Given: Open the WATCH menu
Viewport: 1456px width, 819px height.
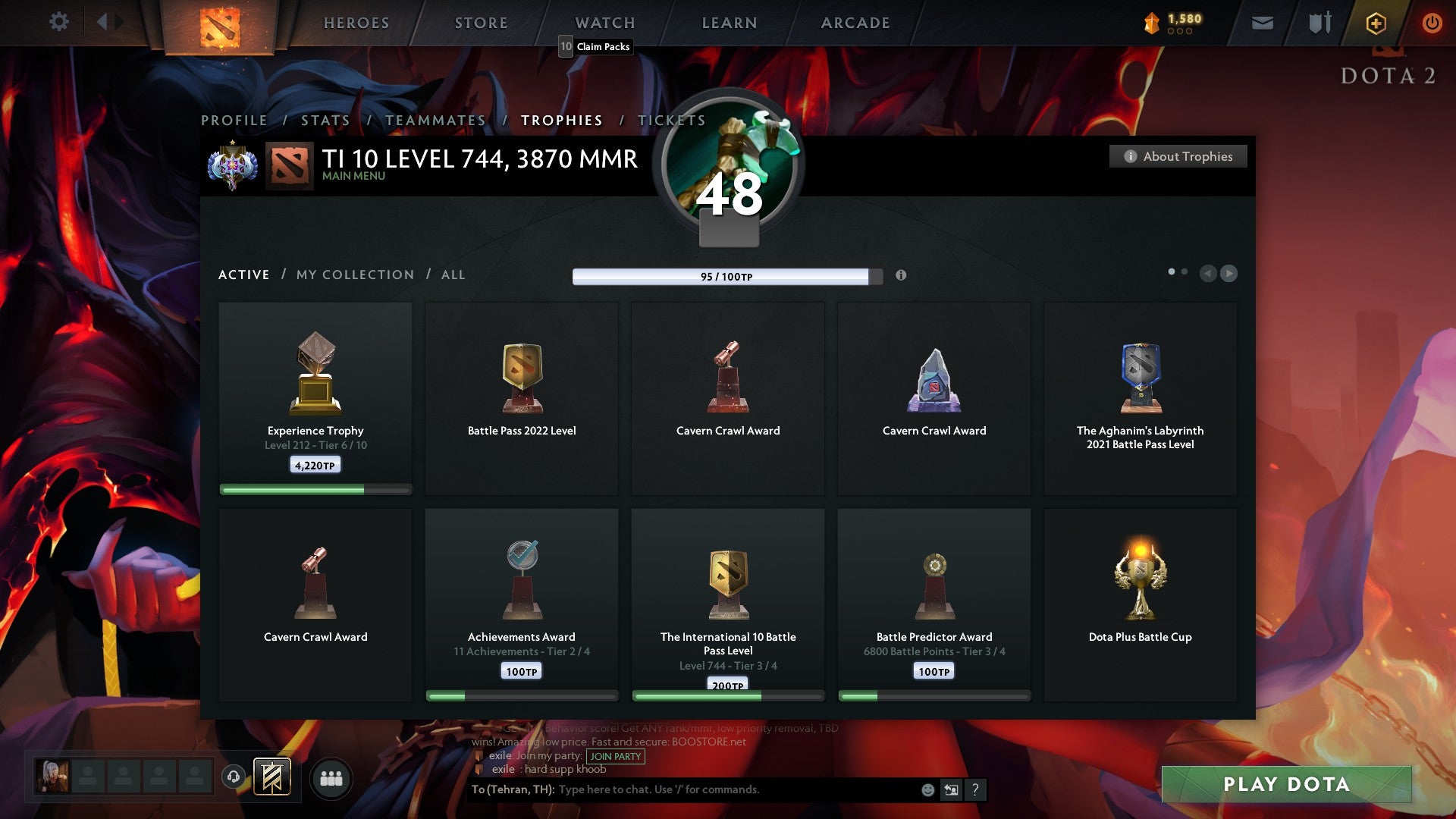Looking at the screenshot, I should pos(604,23).
